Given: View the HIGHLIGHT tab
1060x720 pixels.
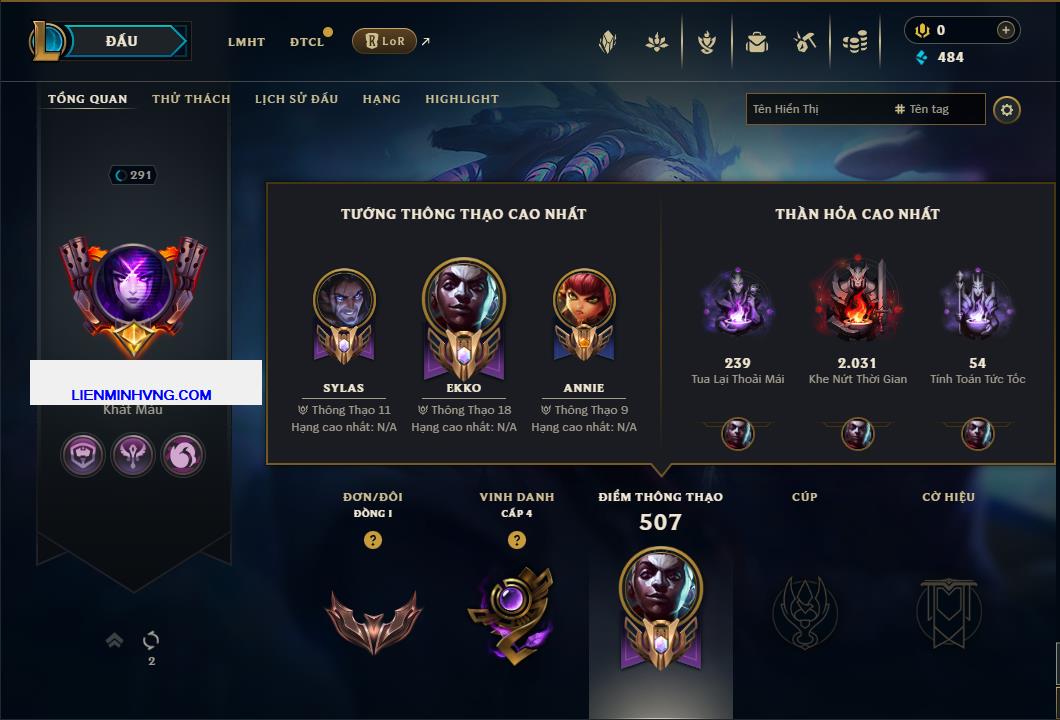Looking at the screenshot, I should [x=461, y=99].
